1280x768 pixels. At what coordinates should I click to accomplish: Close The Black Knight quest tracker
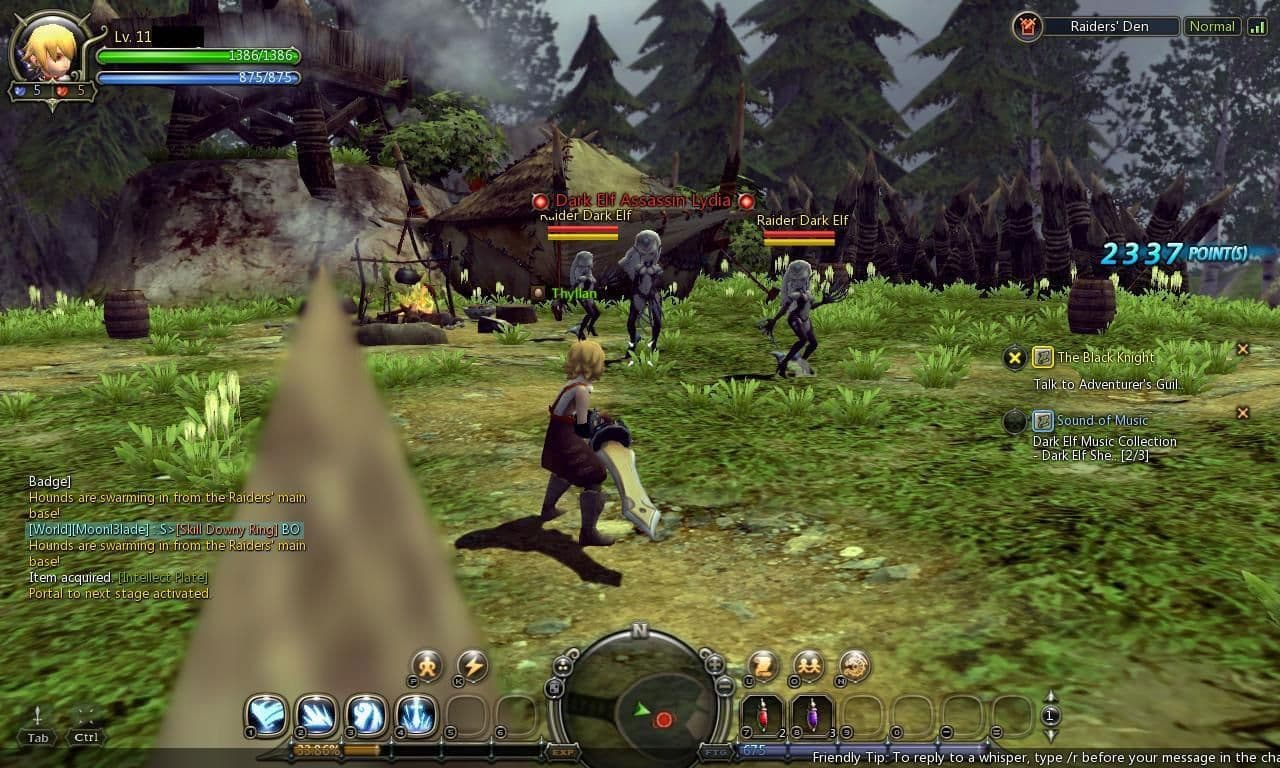[1243, 349]
